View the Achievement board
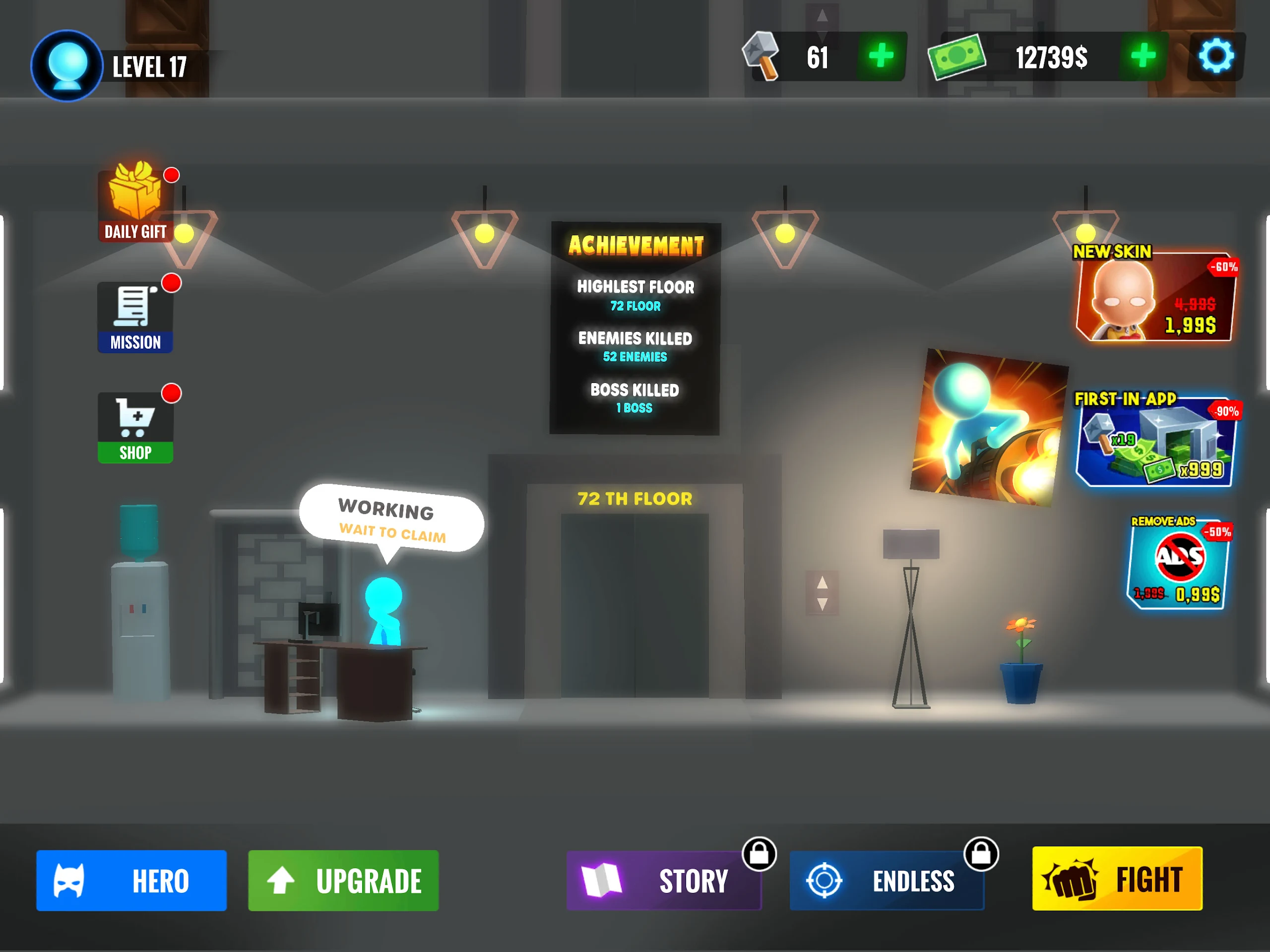Viewport: 1270px width, 952px height. click(x=635, y=328)
